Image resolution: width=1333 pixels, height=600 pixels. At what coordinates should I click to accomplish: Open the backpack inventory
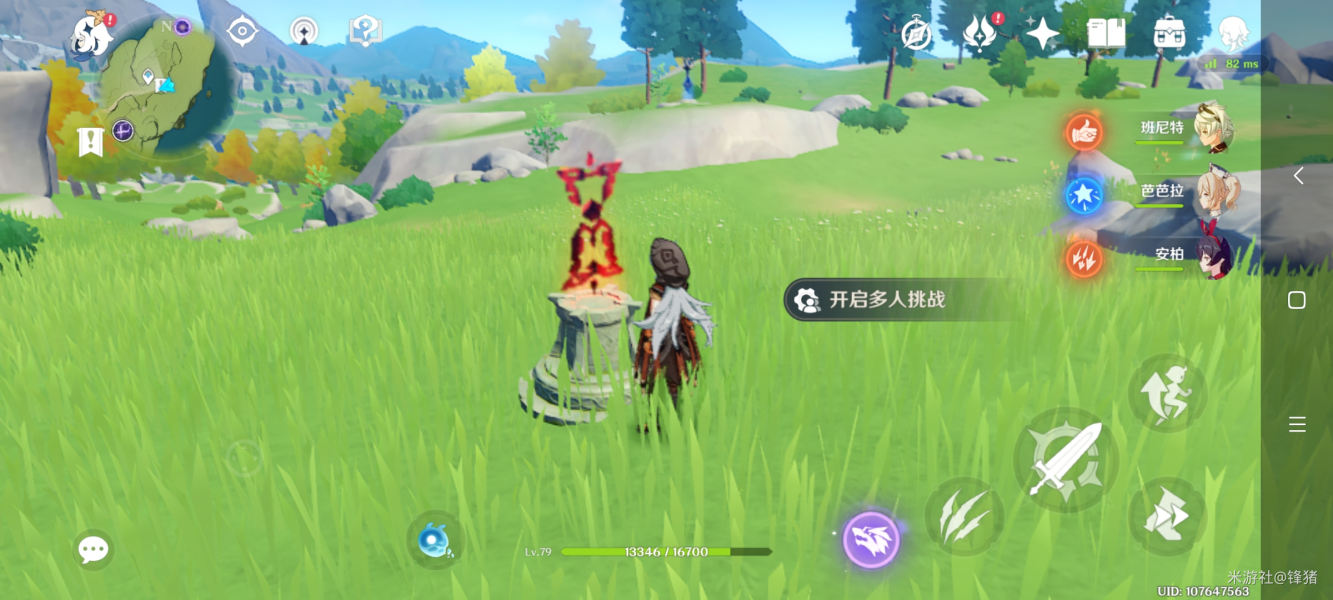pos(1169,34)
